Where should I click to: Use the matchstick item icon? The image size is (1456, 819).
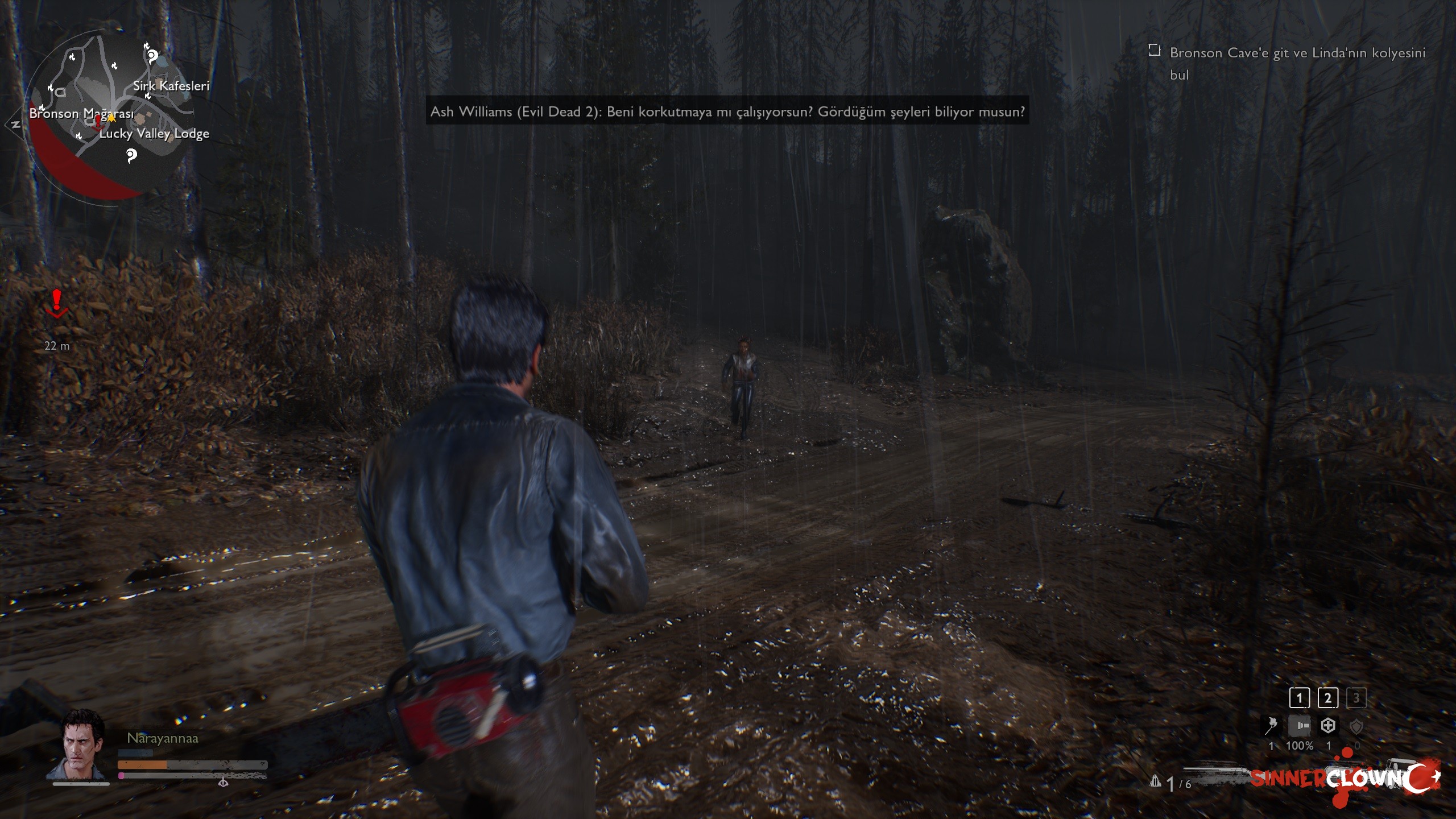point(1271,726)
